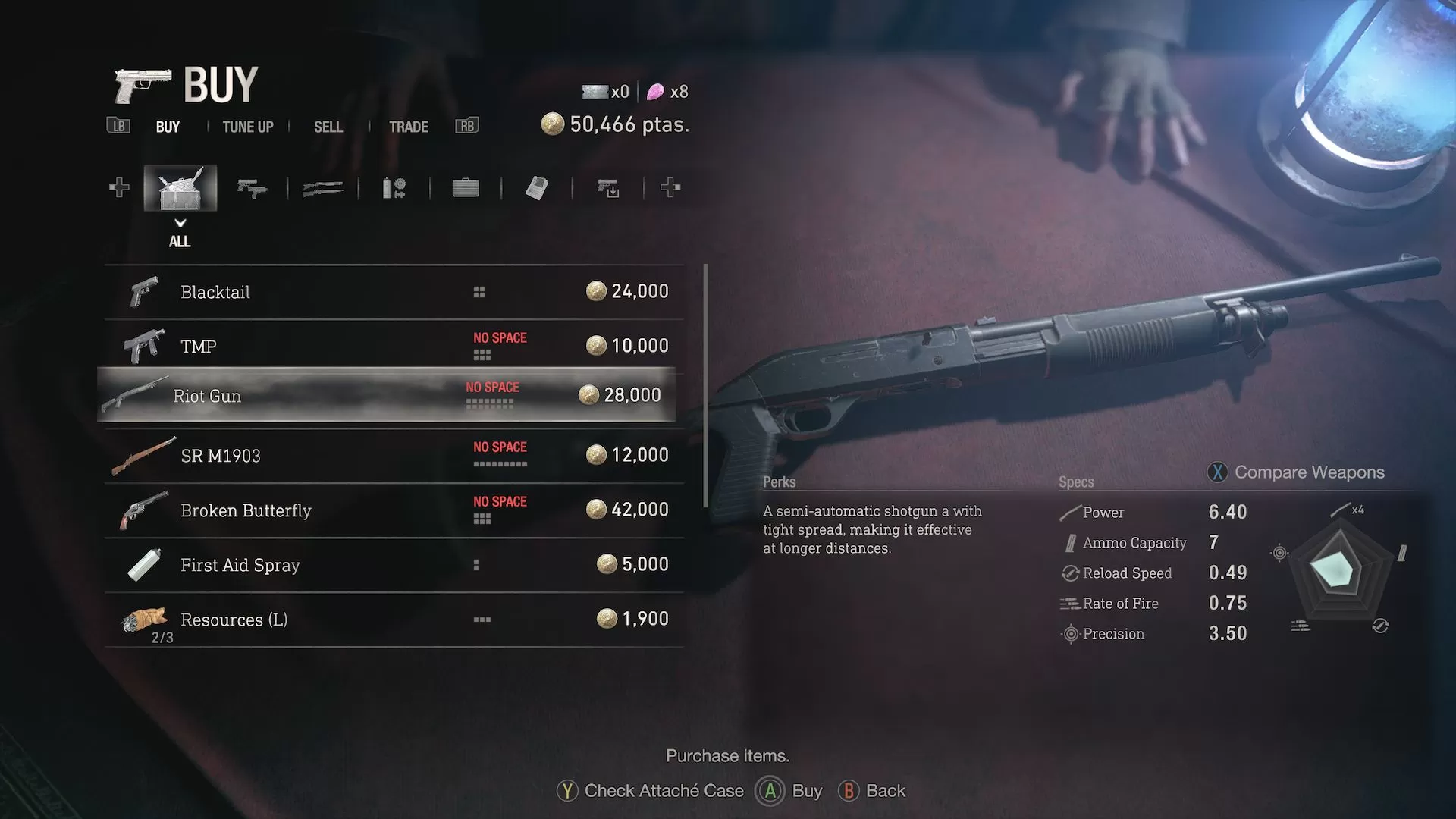Click the LB previous tab bumper
The width and height of the screenshot is (1456, 819).
coord(118,126)
